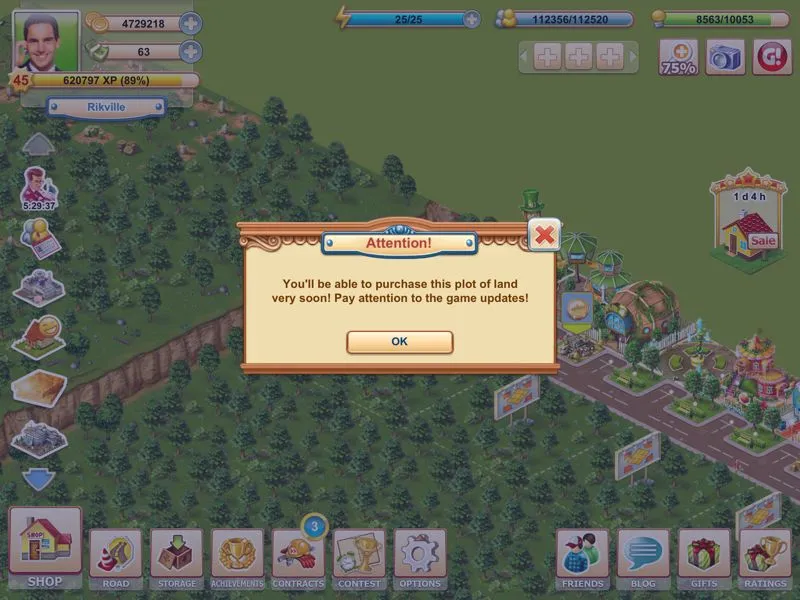The width and height of the screenshot is (800, 600).
Task: Take a screenshot with the camera icon
Action: [726, 58]
